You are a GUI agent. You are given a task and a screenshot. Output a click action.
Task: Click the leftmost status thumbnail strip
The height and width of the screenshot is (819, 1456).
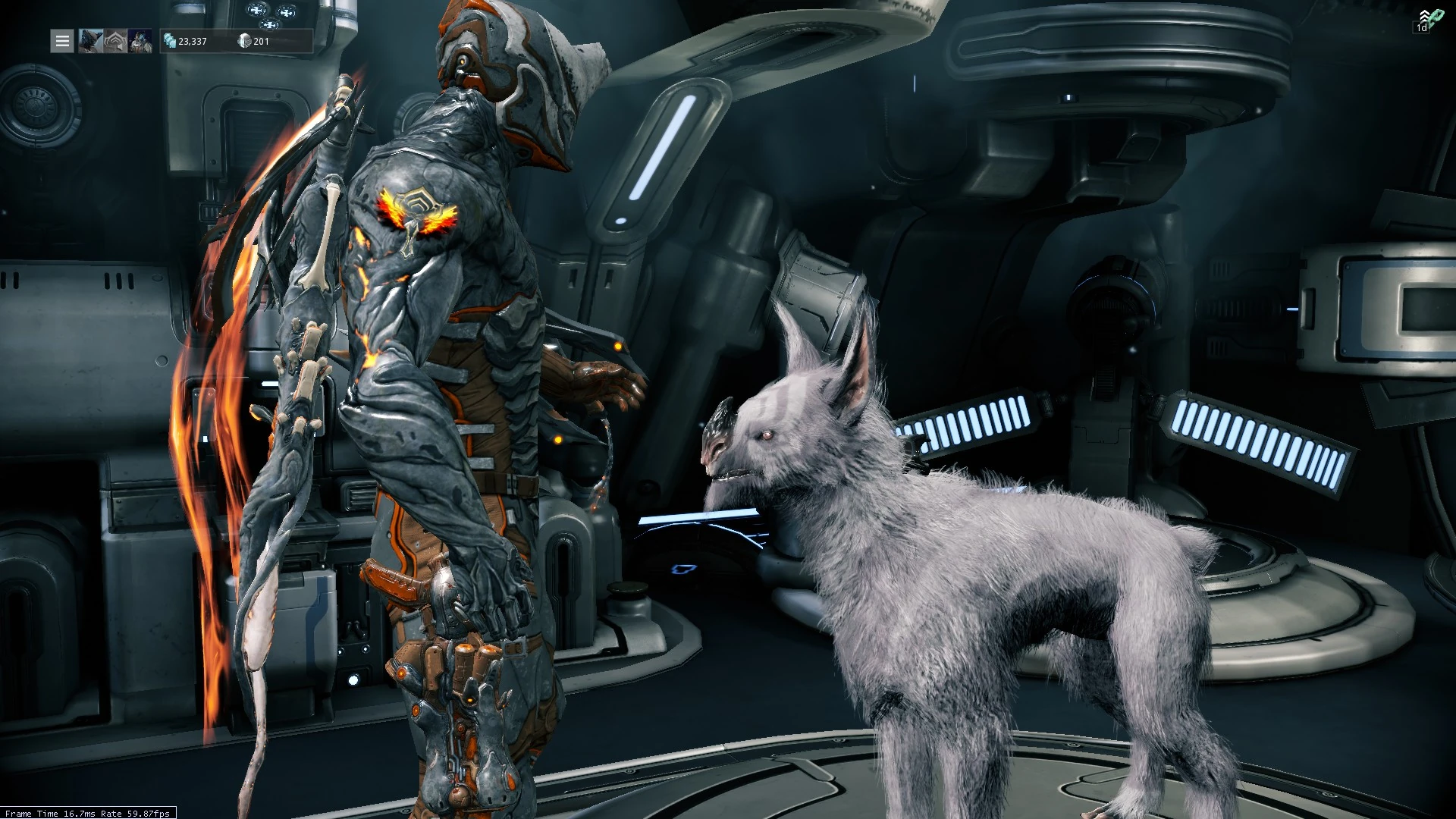(89, 41)
